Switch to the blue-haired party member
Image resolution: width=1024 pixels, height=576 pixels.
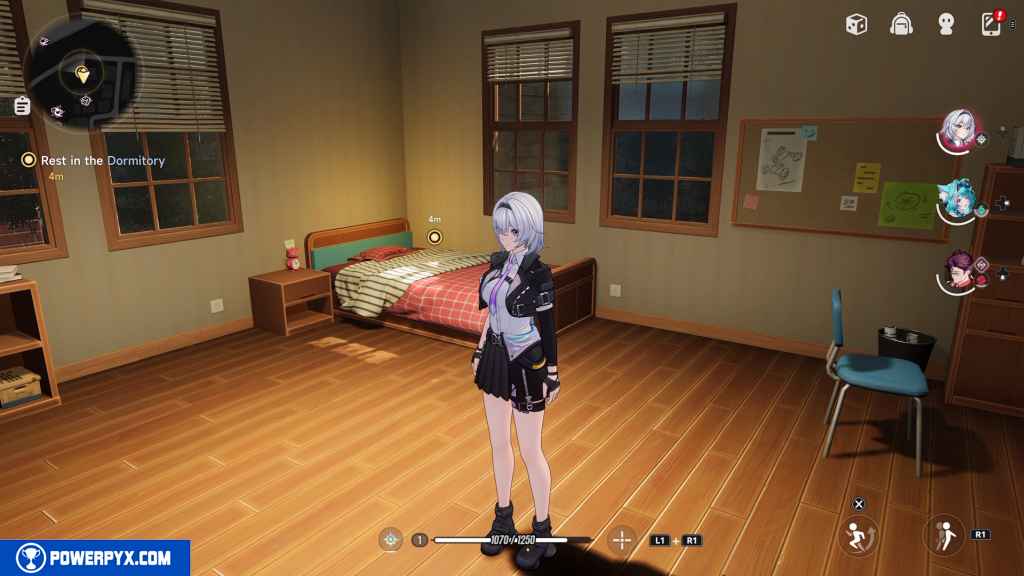click(958, 200)
